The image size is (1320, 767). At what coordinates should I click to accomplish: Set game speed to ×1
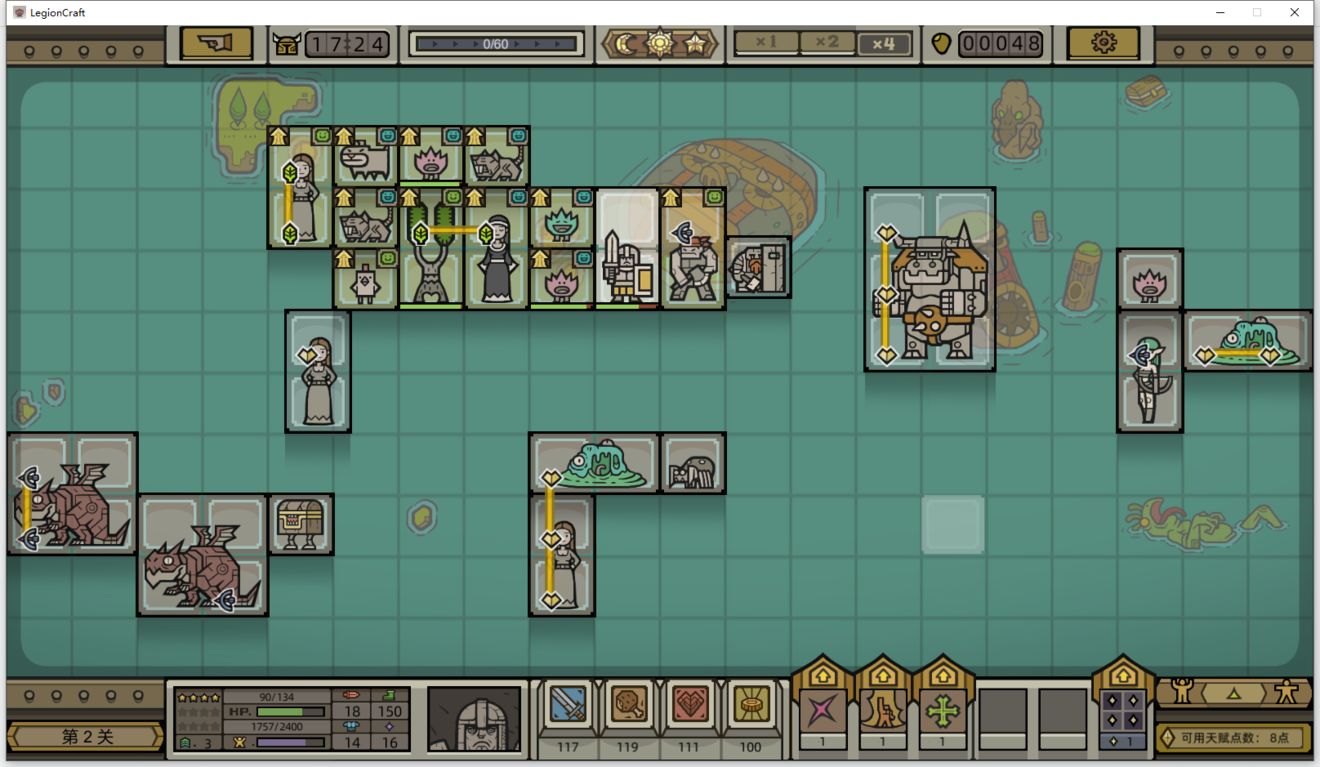tap(767, 43)
